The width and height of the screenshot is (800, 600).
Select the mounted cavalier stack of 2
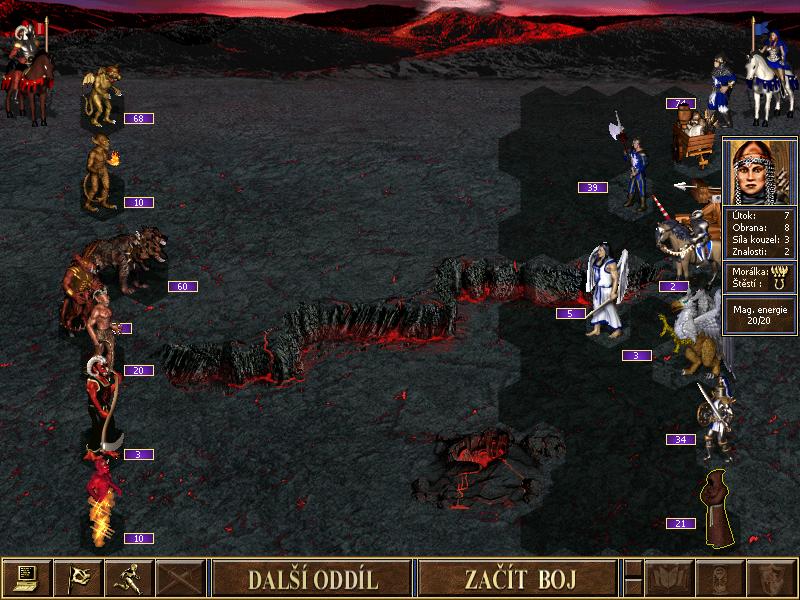click(684, 245)
